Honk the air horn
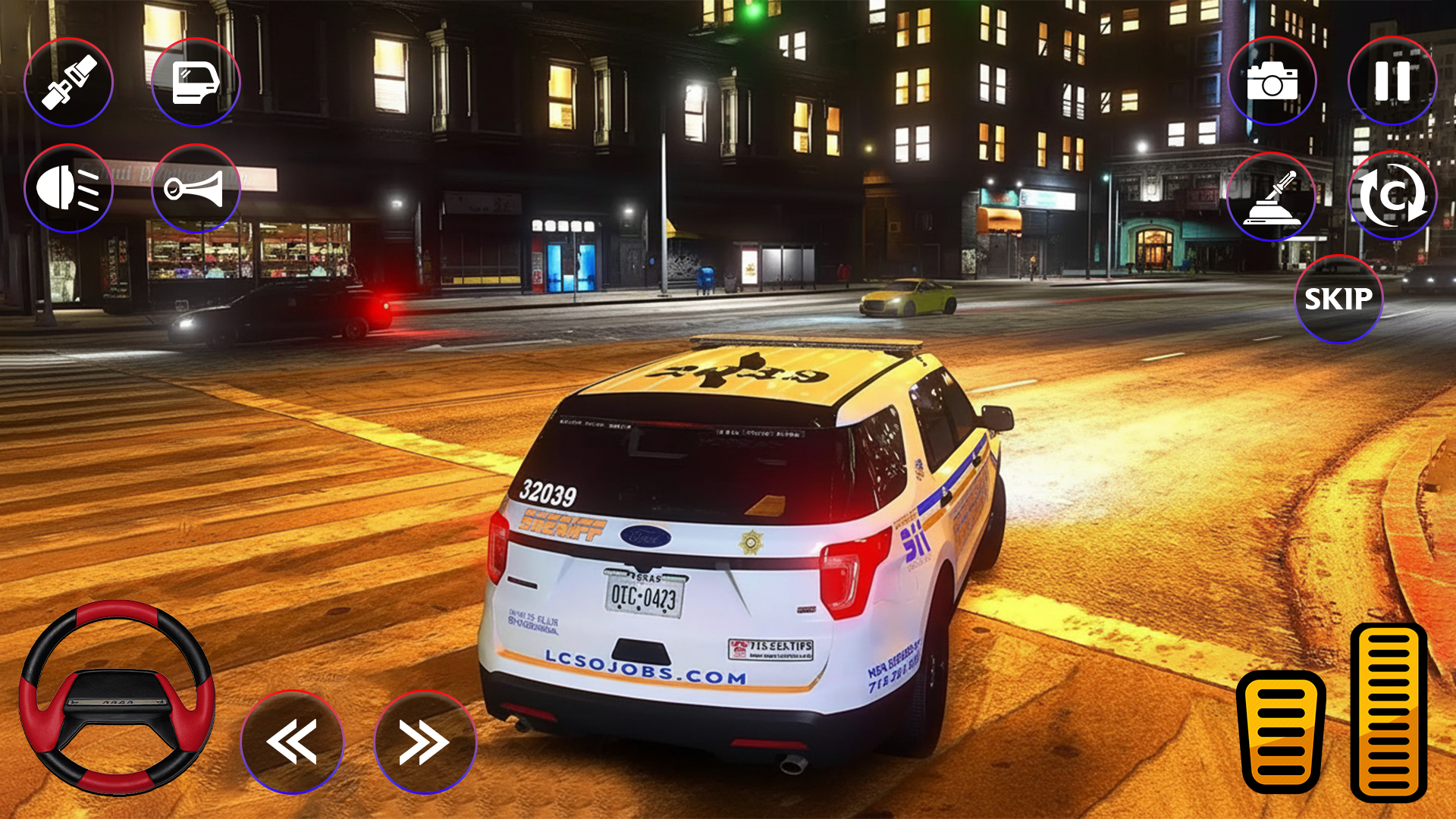 (196, 188)
